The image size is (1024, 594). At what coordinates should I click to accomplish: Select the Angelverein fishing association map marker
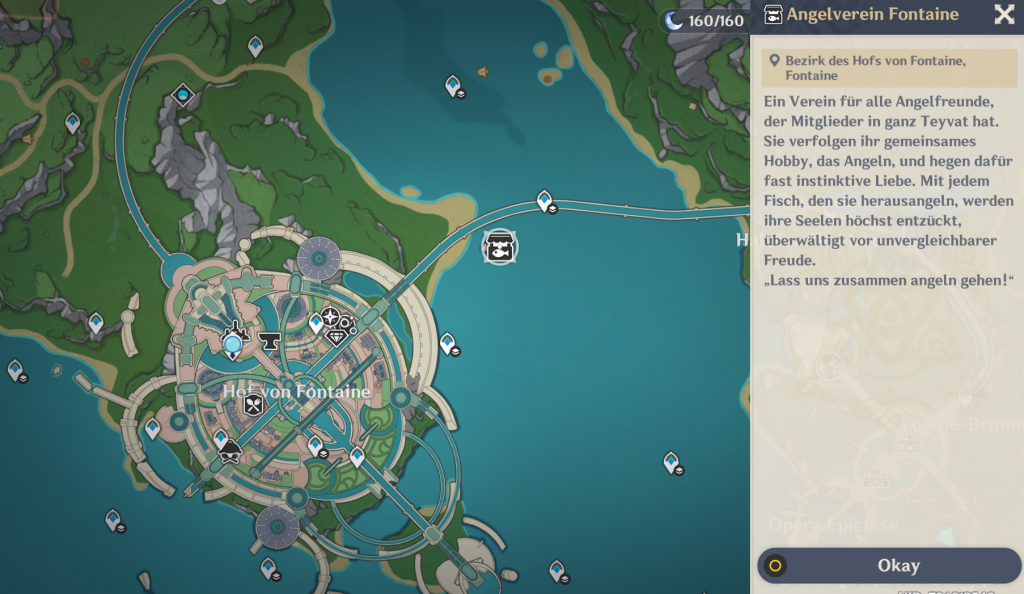(x=500, y=246)
